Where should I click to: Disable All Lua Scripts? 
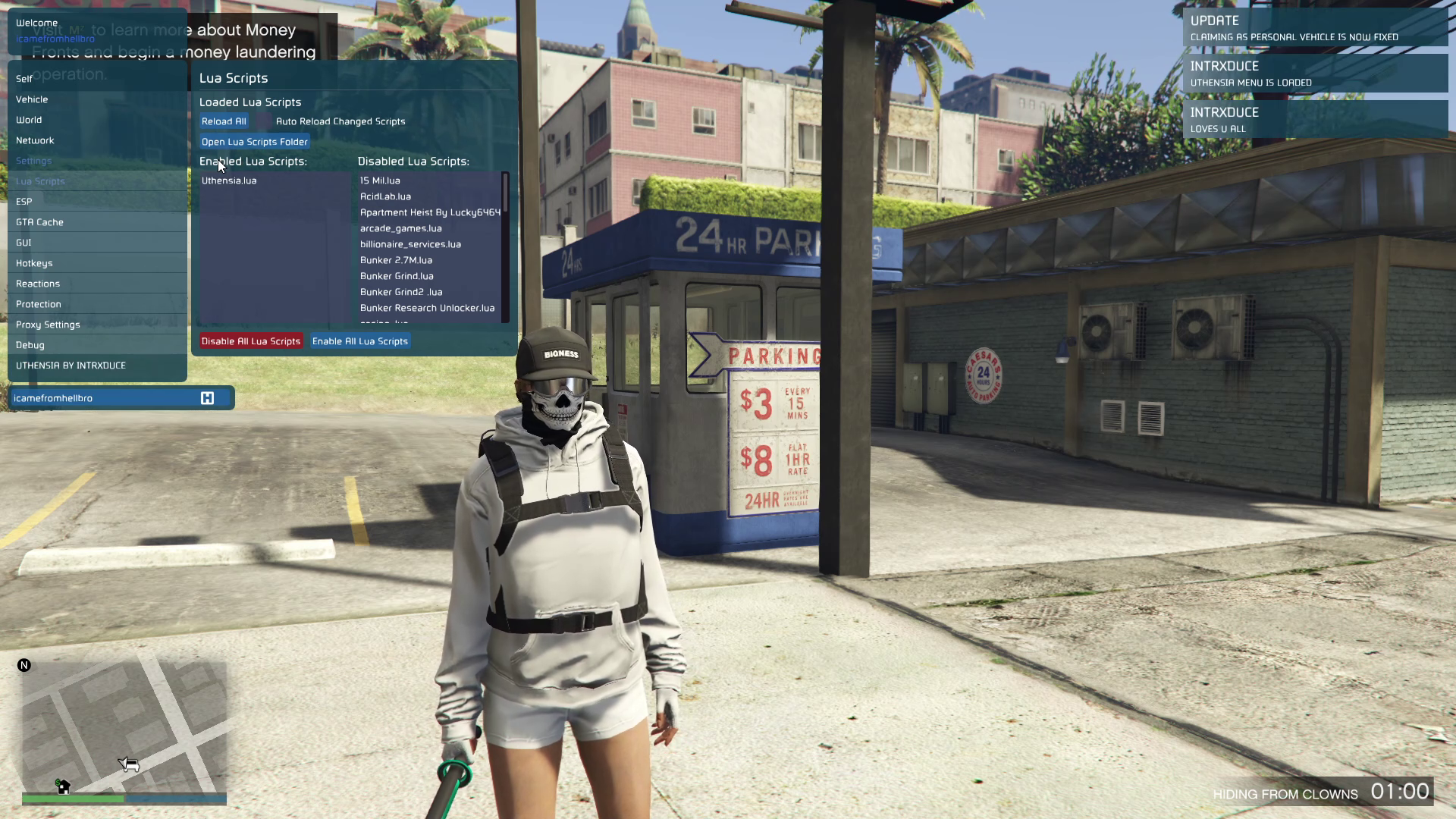[x=251, y=341]
